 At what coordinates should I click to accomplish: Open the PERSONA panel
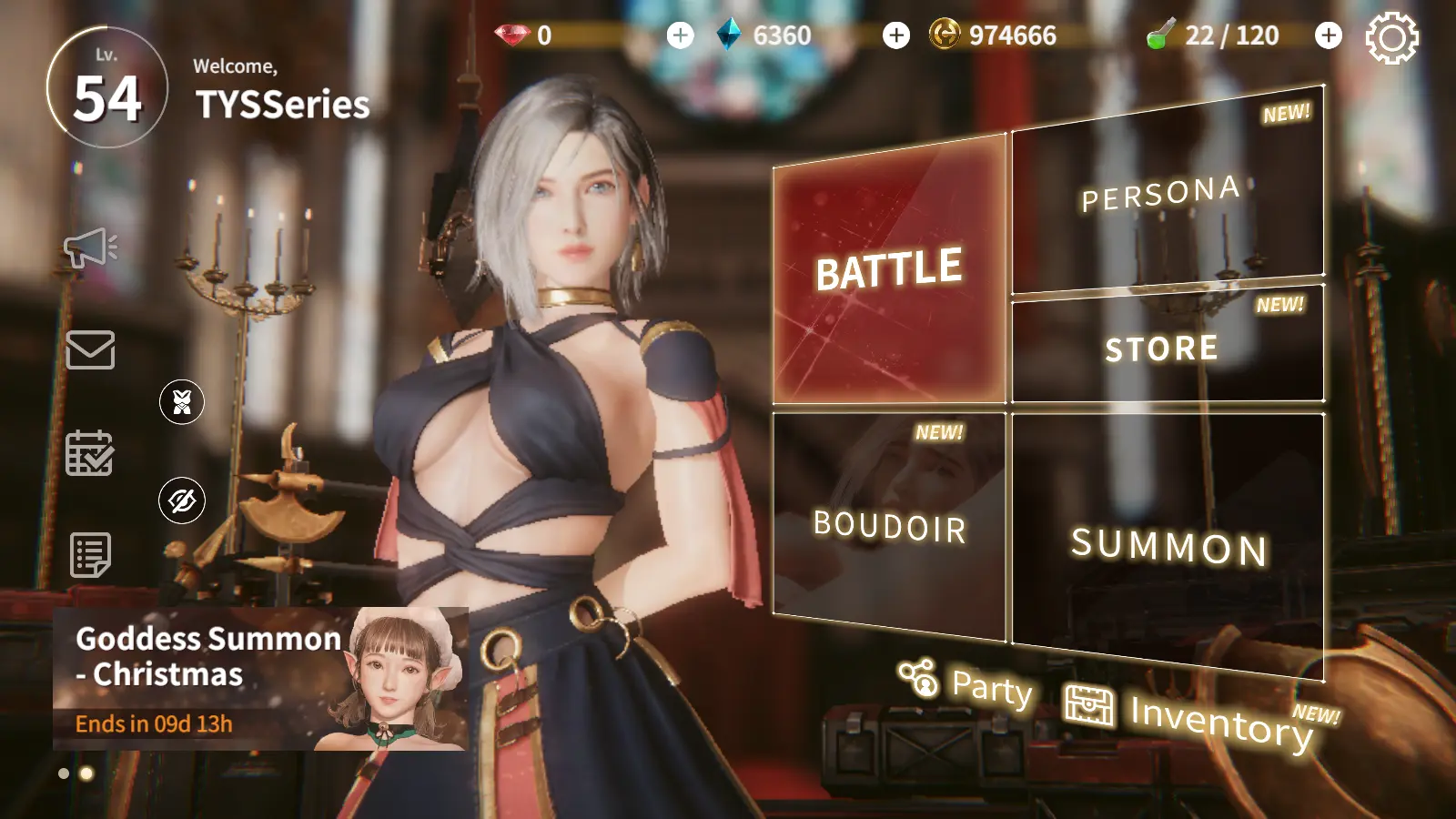point(1167,196)
